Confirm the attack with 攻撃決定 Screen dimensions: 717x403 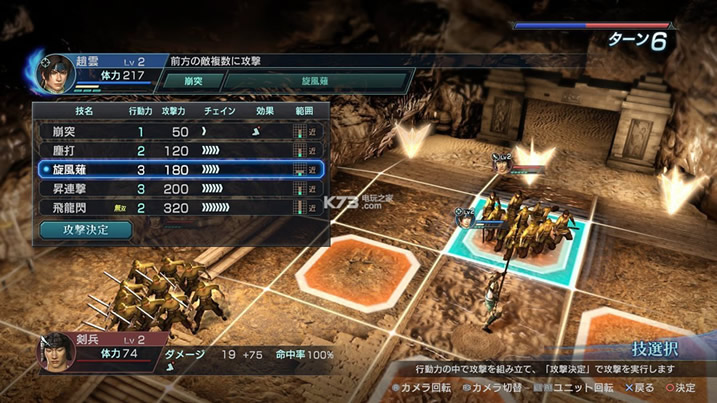coord(86,229)
